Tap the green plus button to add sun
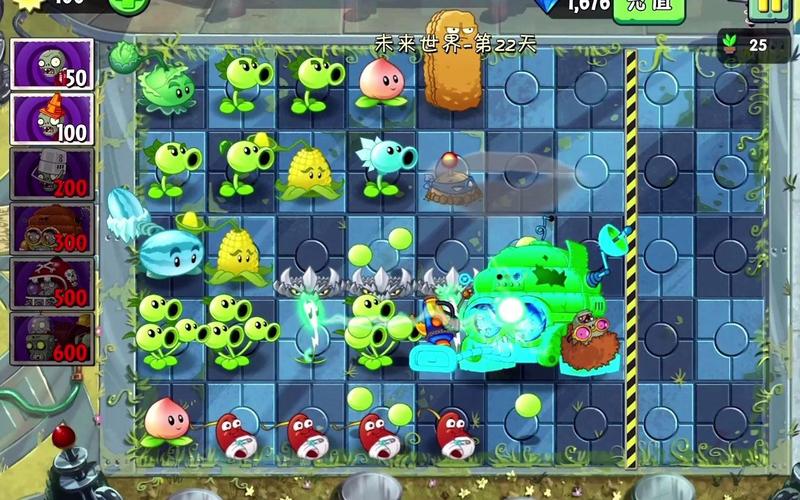Image resolution: width=800 pixels, height=500 pixels. (x=128, y=5)
